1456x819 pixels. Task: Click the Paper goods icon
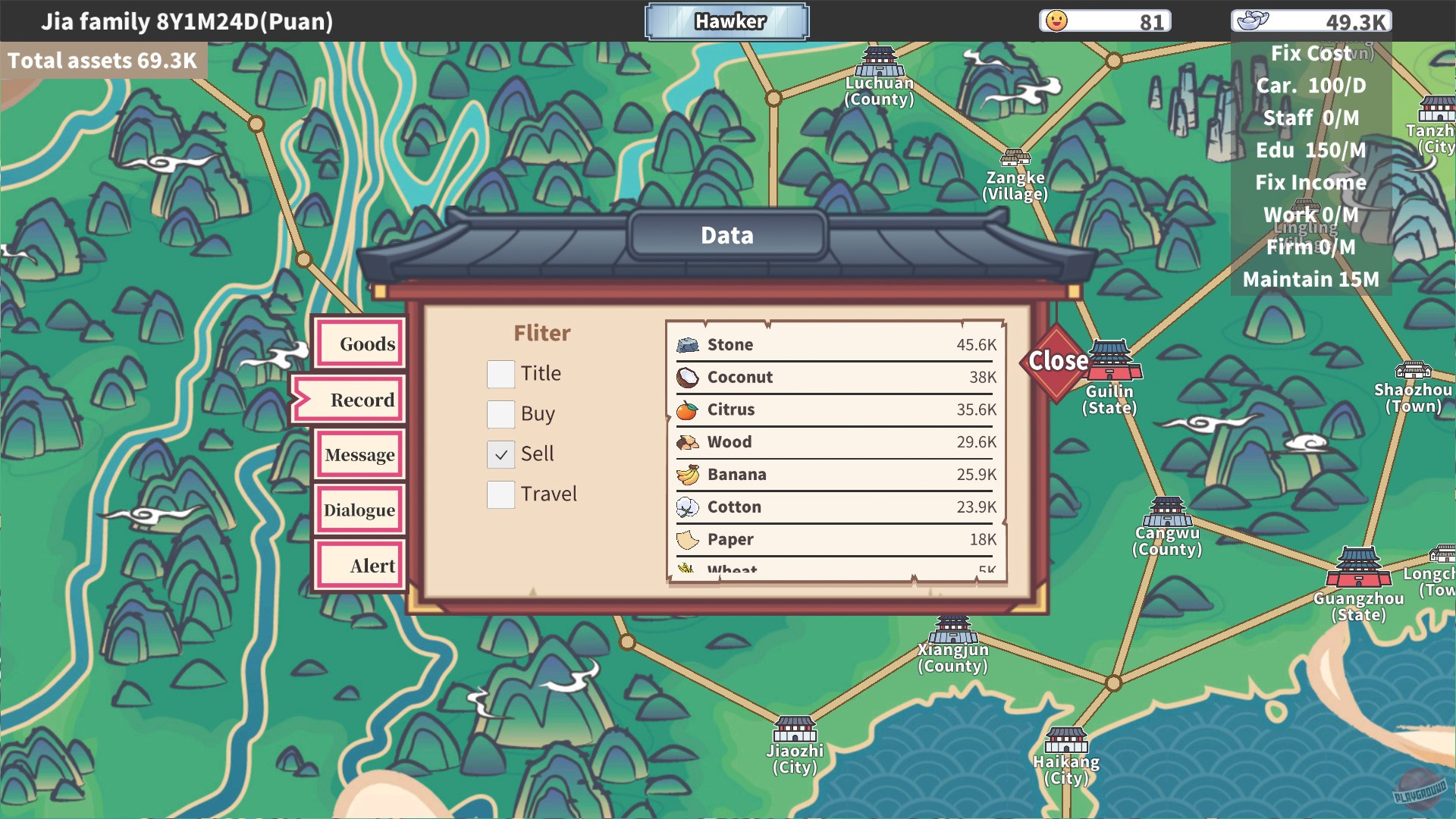(689, 538)
